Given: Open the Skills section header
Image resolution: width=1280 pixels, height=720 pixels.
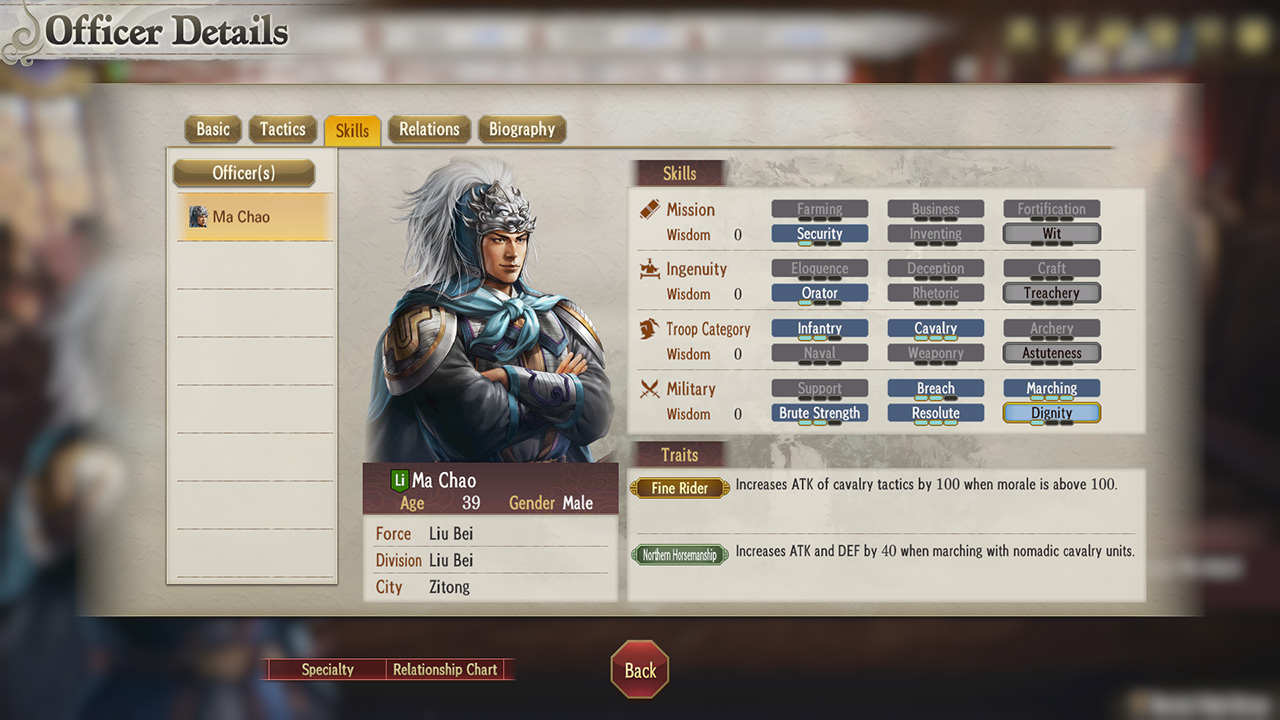Looking at the screenshot, I should coord(680,173).
